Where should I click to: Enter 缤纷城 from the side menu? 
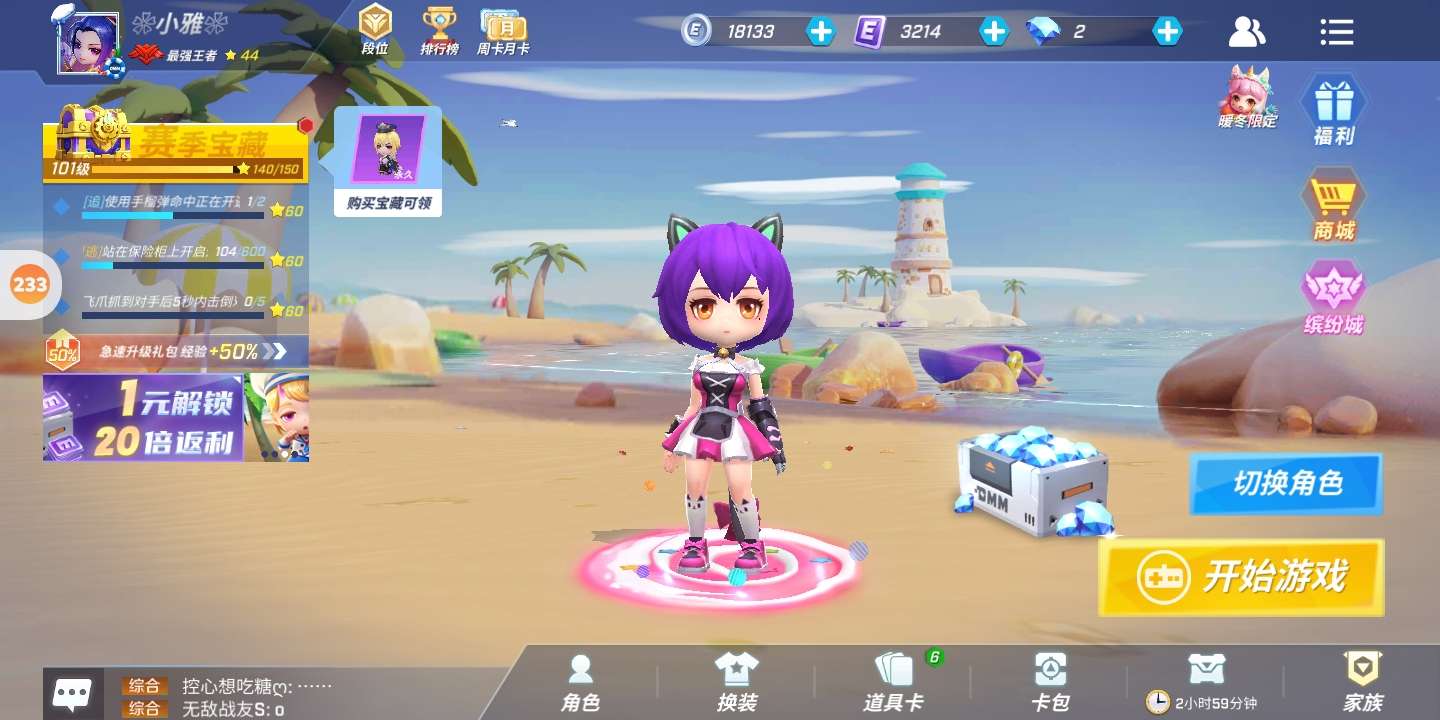pyautogui.click(x=1333, y=298)
